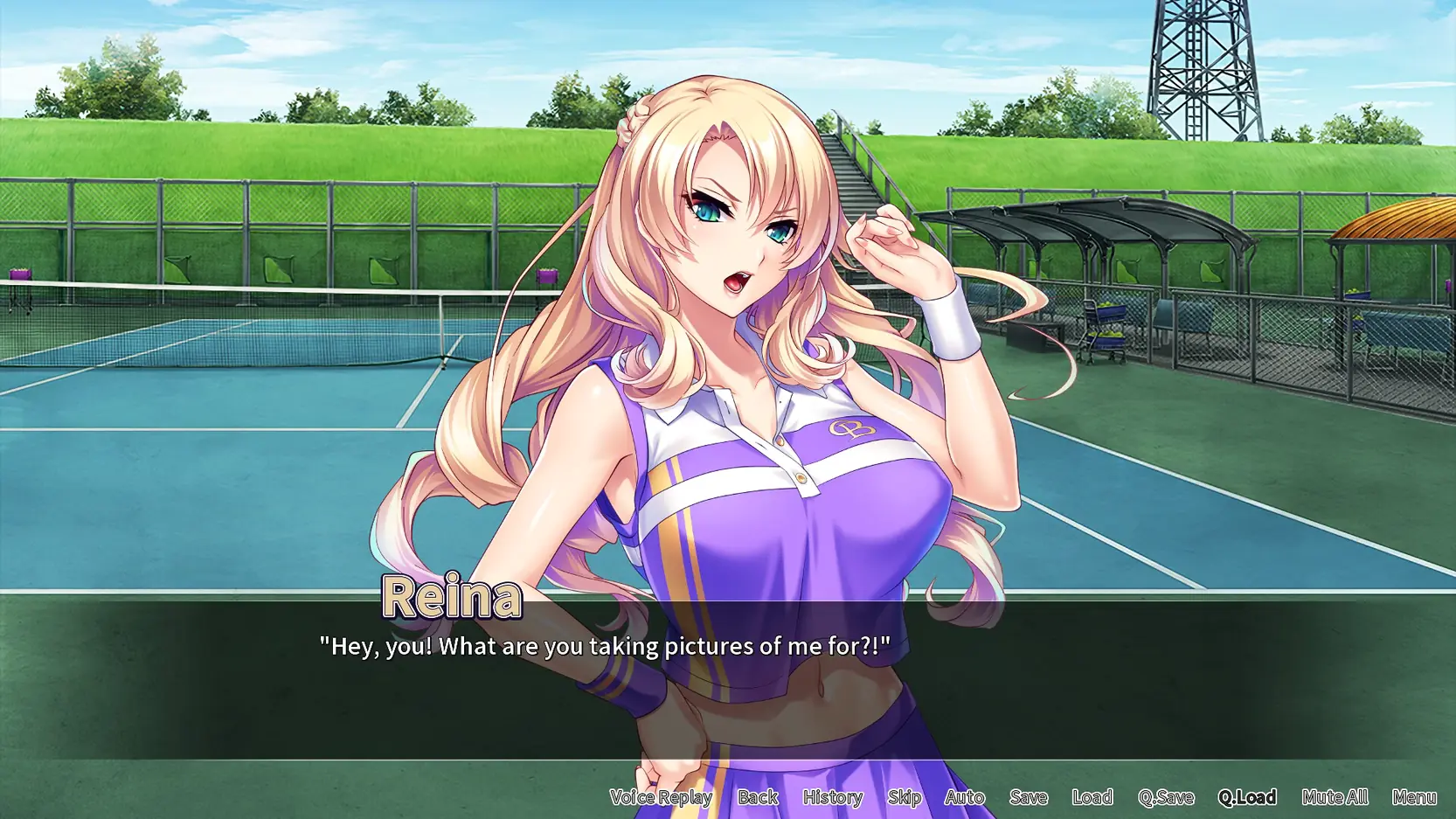The height and width of the screenshot is (819, 1456).
Task: Open the Load screen
Action: tap(1092, 797)
